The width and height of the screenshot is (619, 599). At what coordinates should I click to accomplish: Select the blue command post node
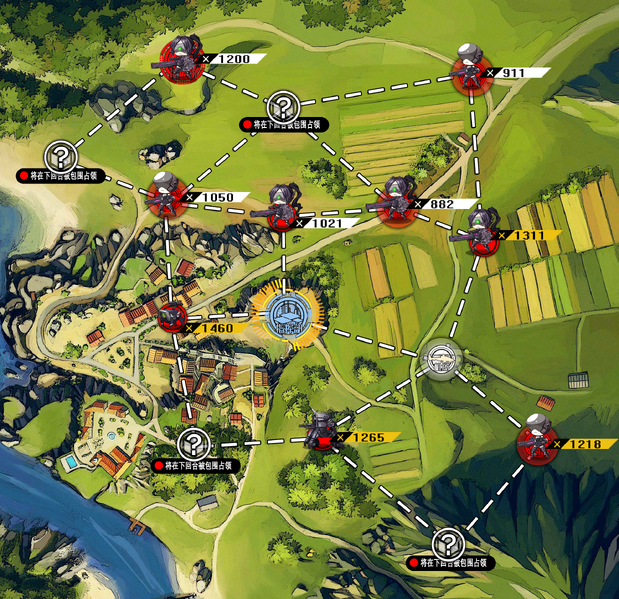[286, 314]
